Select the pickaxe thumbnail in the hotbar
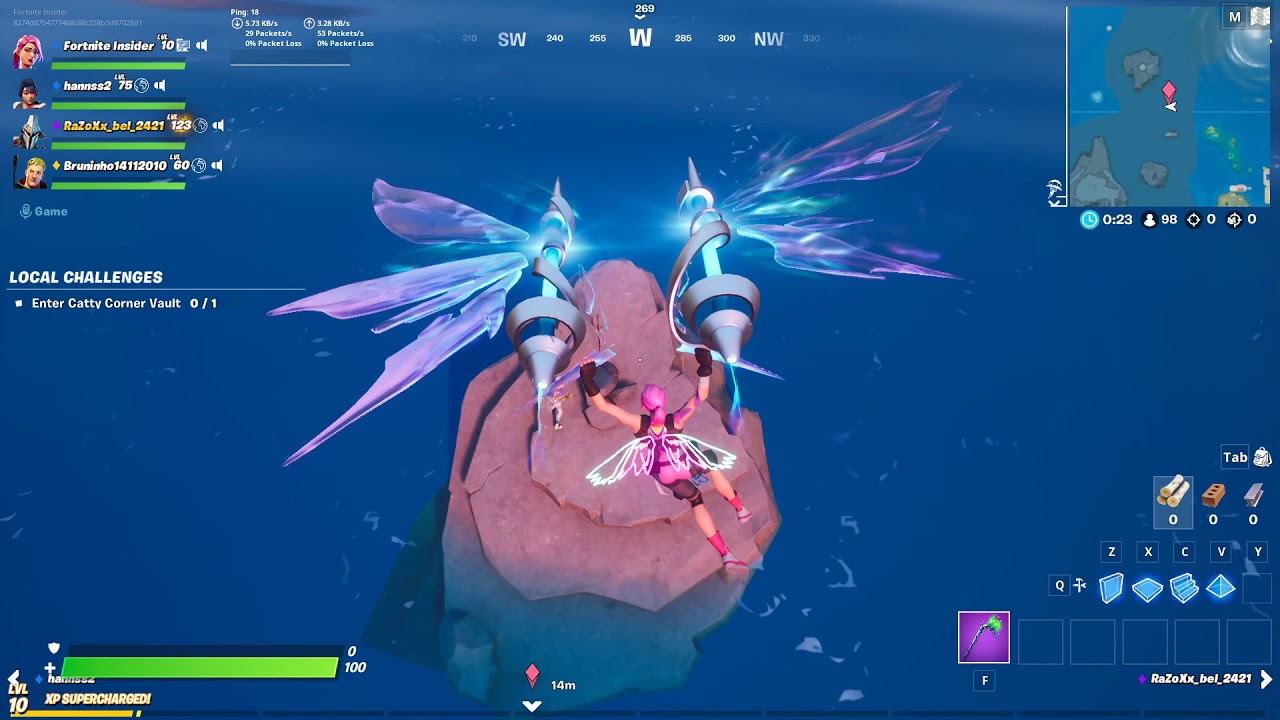This screenshot has width=1280, height=720. pyautogui.click(x=983, y=637)
